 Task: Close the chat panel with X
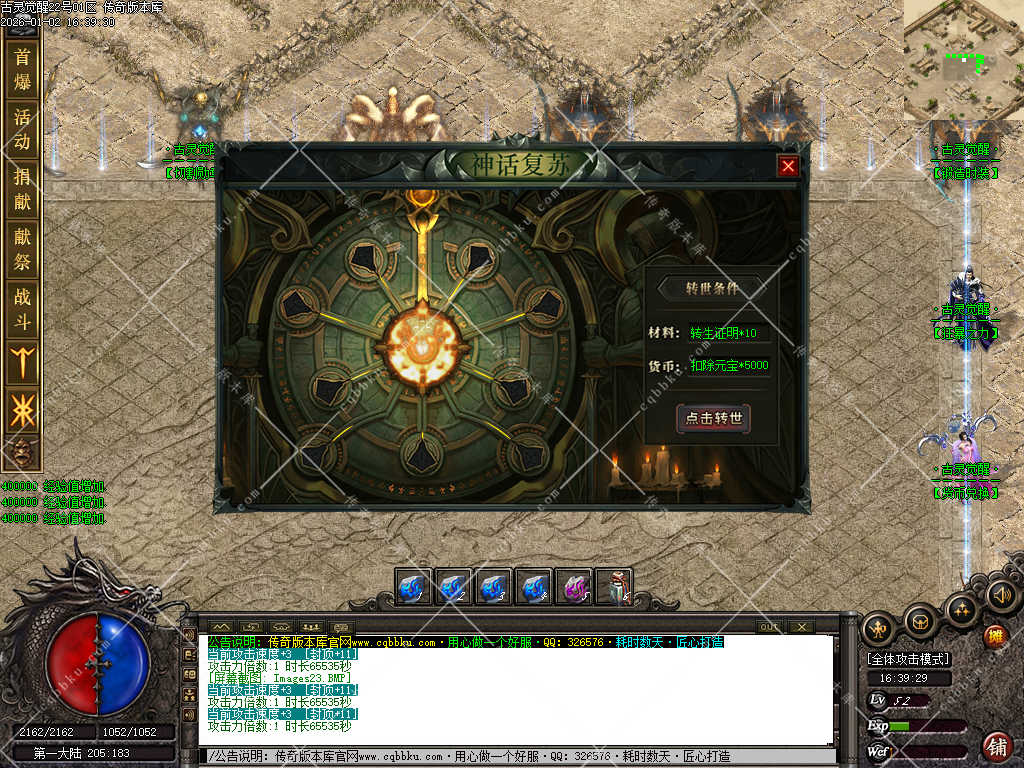(800, 627)
